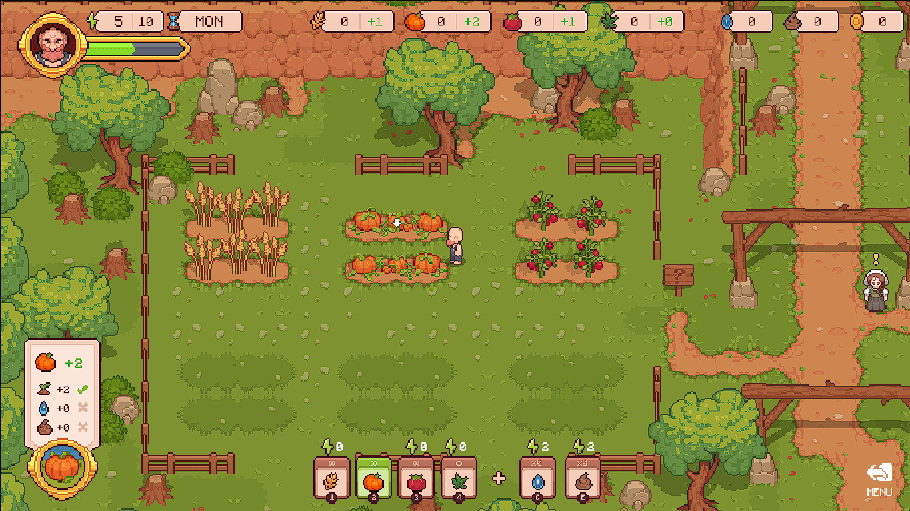
Task: Pick the tomato seed slot
Action: tap(416, 476)
